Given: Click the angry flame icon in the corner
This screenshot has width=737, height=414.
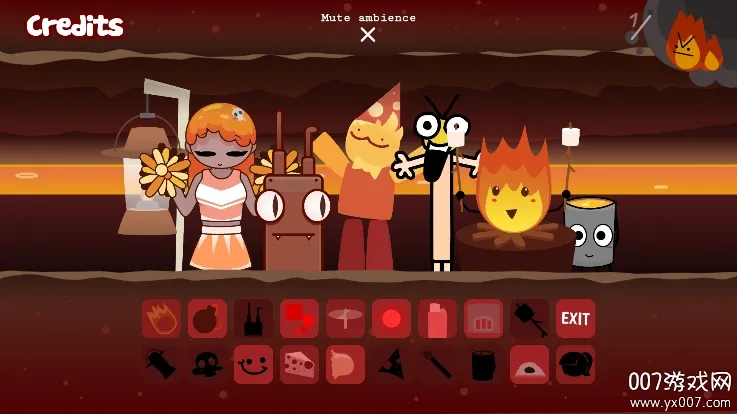Looking at the screenshot, I should (x=687, y=47).
